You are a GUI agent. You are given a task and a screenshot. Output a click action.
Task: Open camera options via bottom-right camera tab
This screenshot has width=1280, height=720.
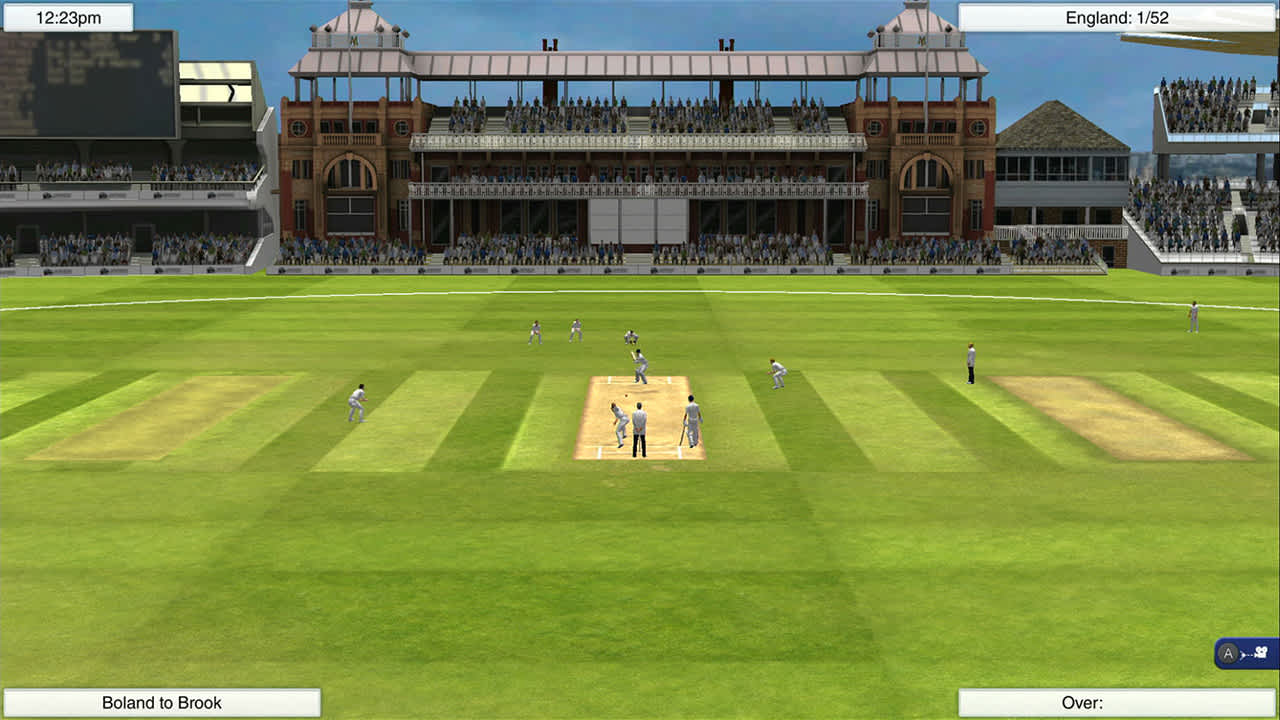[x=1250, y=653]
